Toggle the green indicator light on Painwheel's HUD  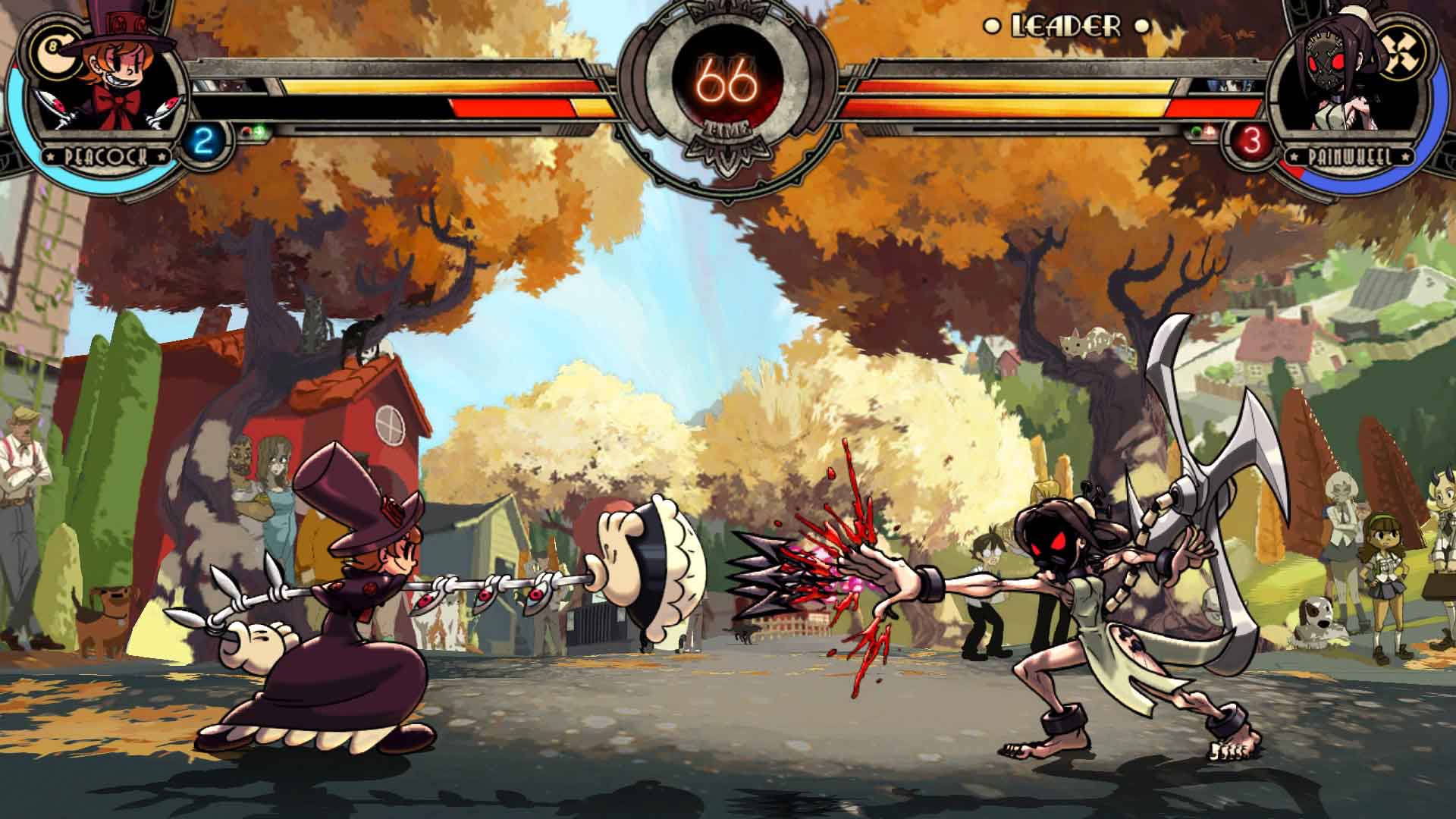click(1197, 130)
